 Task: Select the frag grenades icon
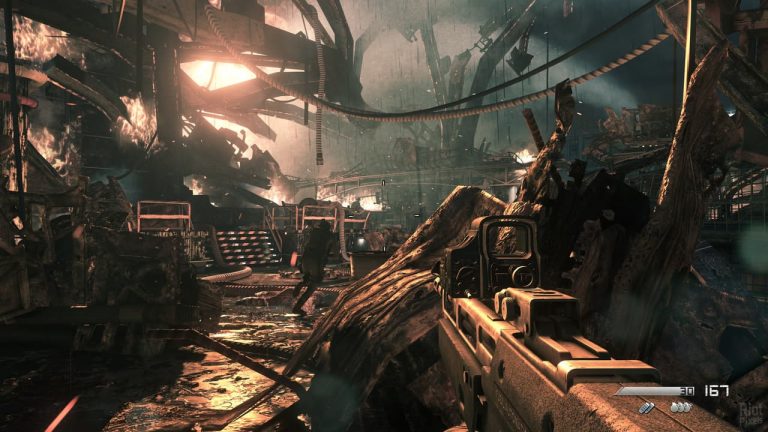pyautogui.click(x=681, y=407)
